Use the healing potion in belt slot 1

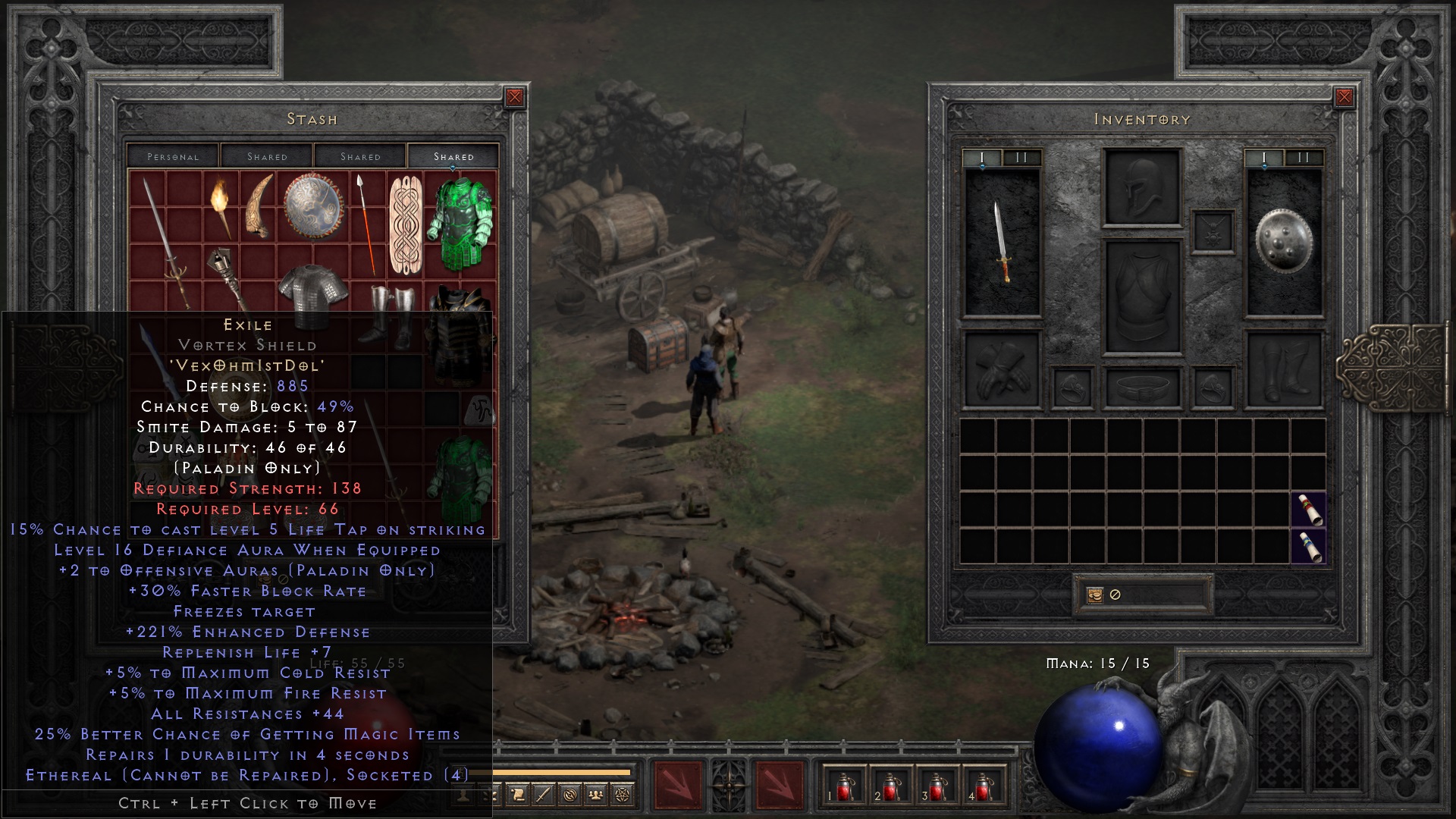tap(844, 786)
